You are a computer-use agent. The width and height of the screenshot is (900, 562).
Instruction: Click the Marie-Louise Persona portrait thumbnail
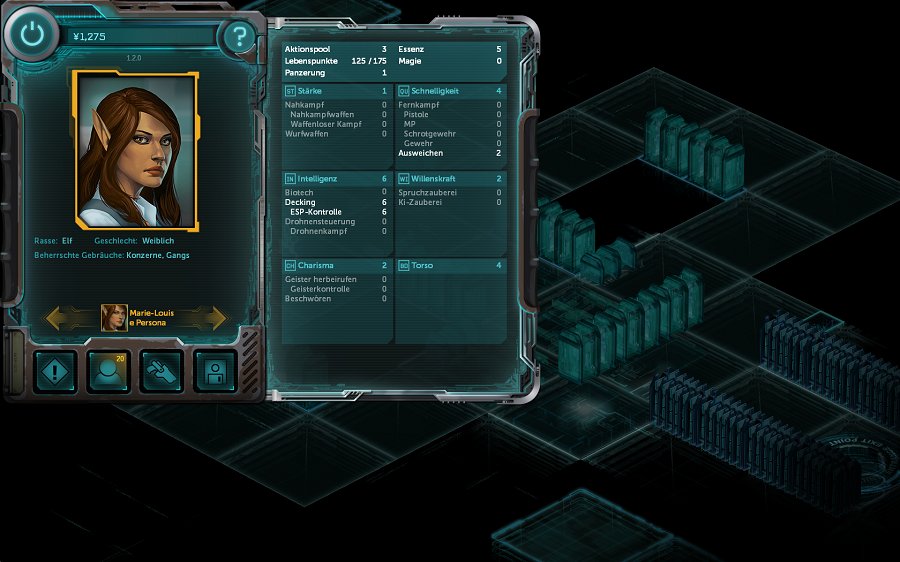pyautogui.click(x=114, y=318)
